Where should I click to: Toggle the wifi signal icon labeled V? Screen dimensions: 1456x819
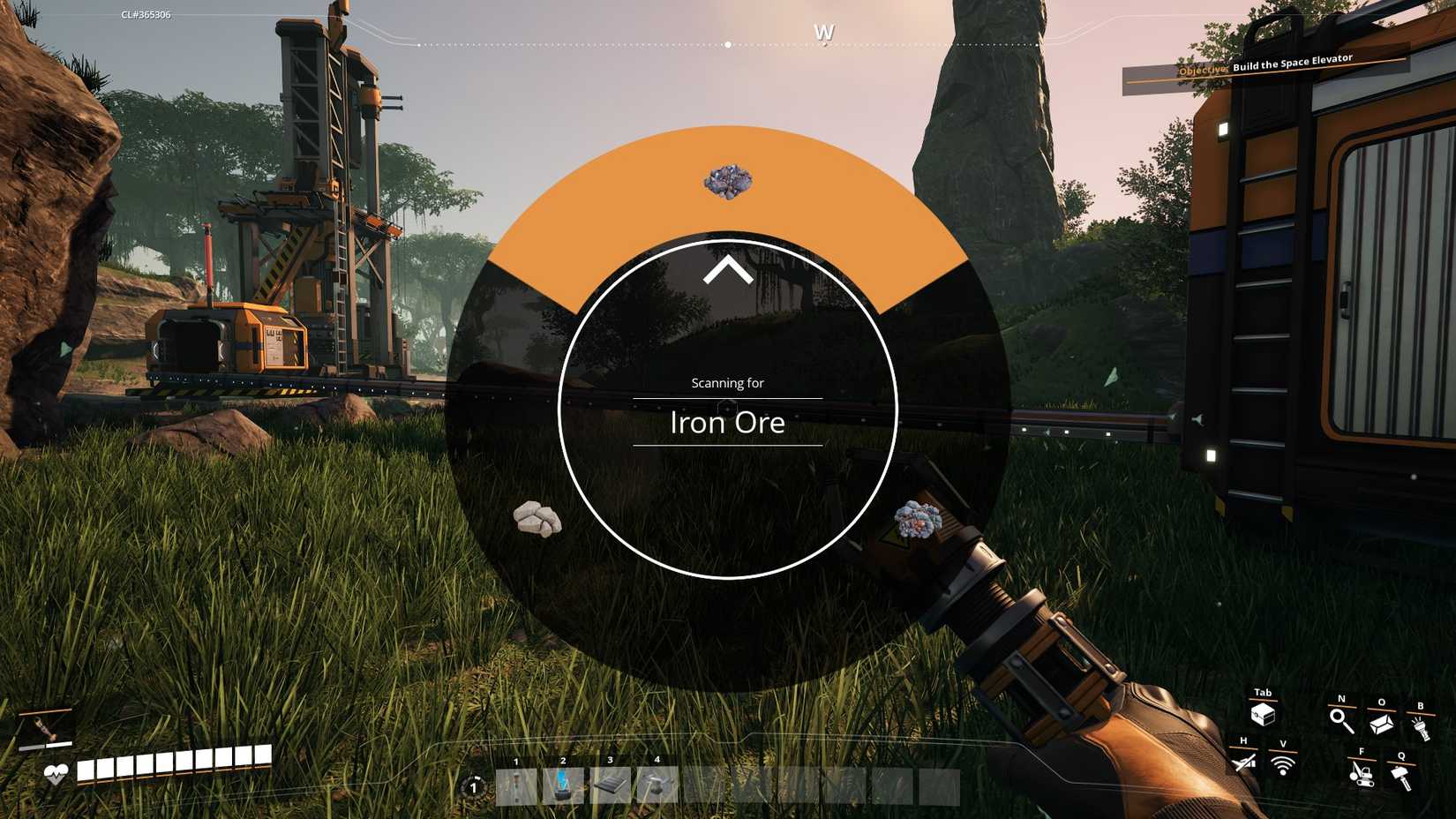[1283, 763]
